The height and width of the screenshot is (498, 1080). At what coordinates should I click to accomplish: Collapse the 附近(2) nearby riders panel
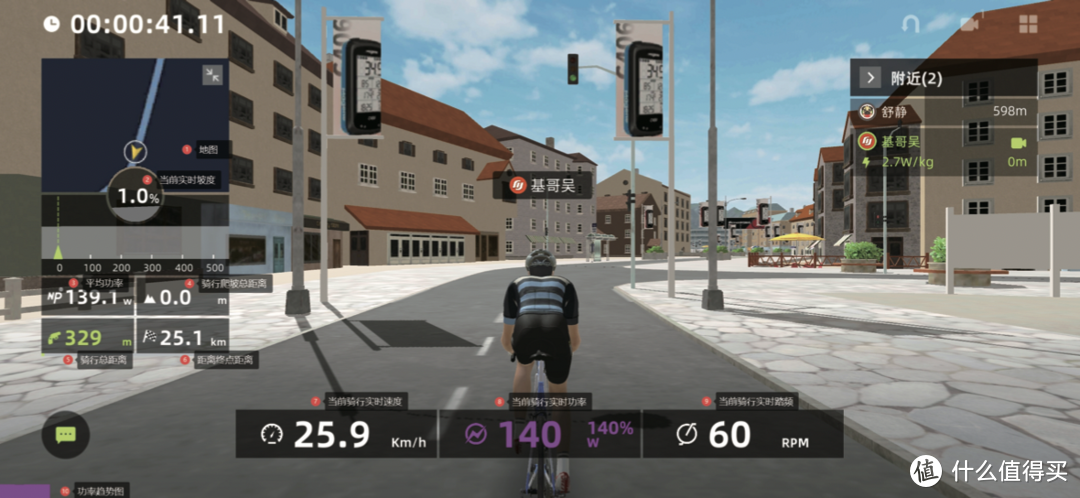click(x=871, y=77)
